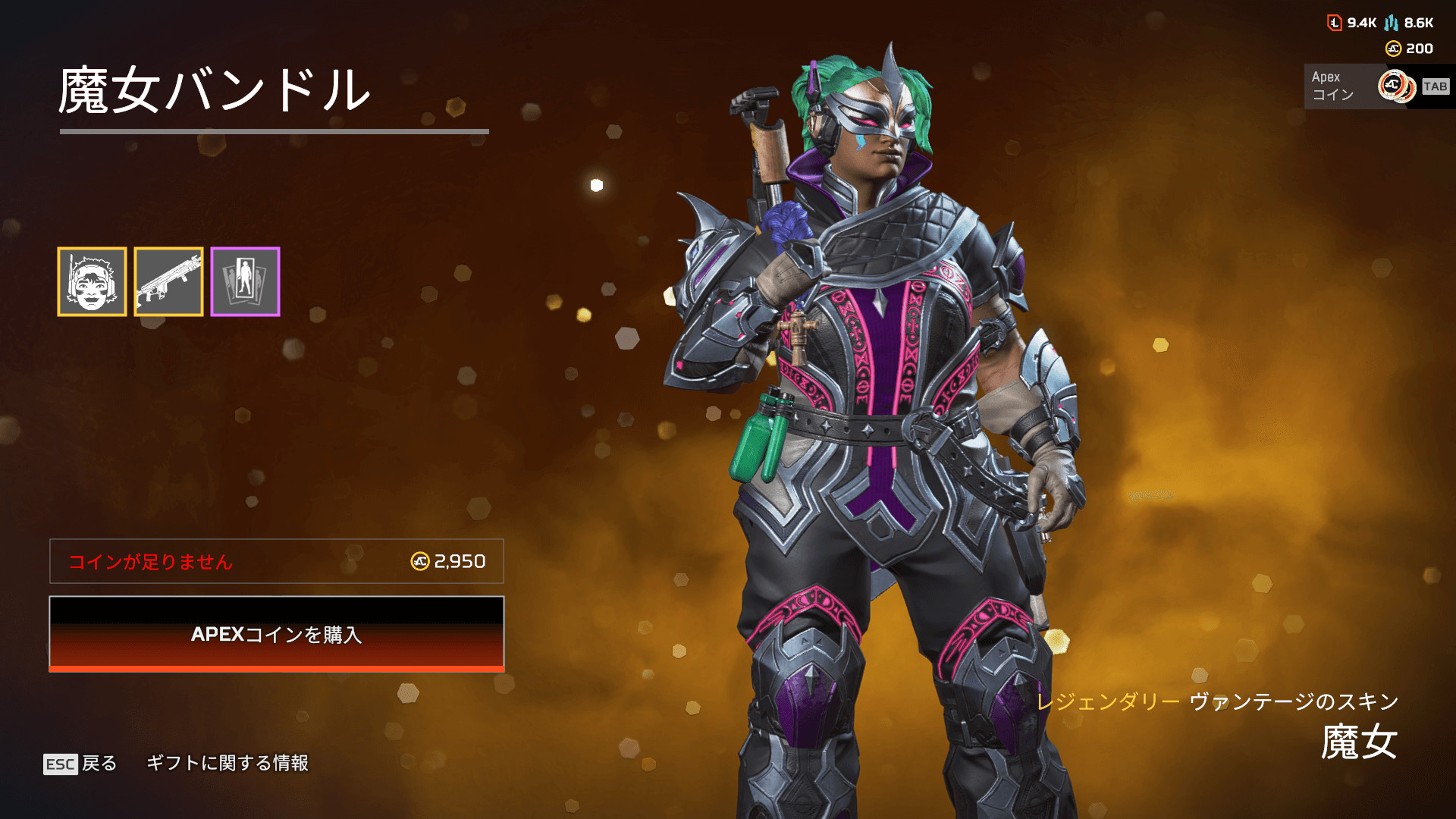
Task: Click the 2,950 coin price row
Action: [277, 561]
